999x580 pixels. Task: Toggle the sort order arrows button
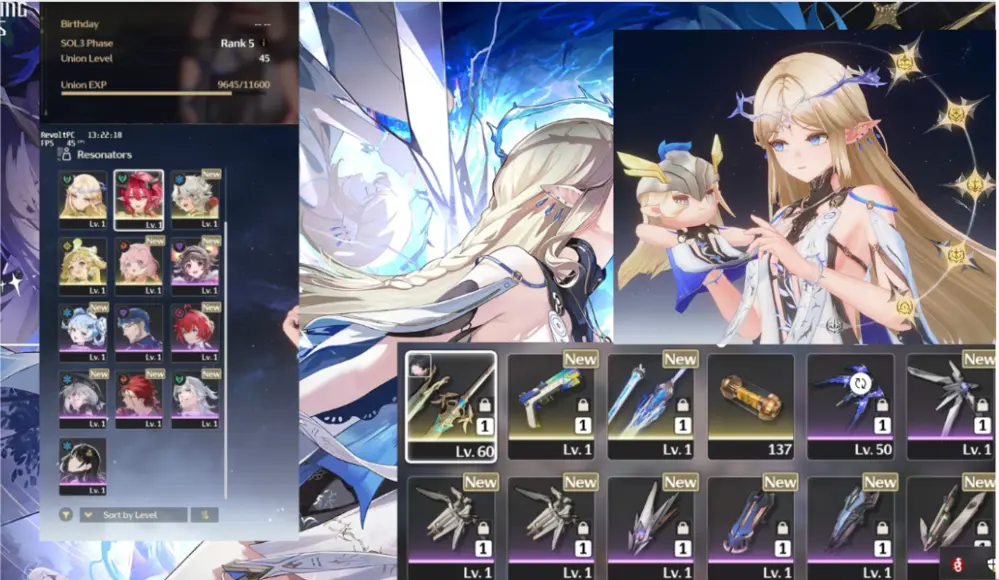click(204, 515)
